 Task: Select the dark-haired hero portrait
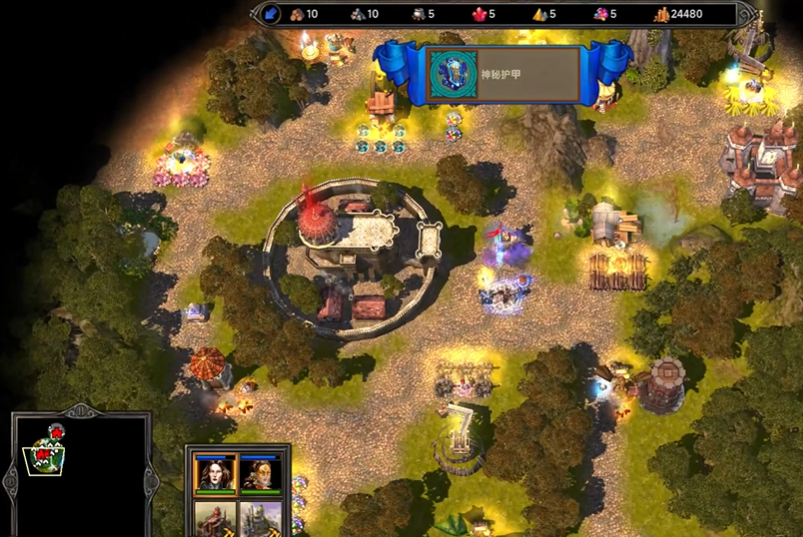point(215,473)
